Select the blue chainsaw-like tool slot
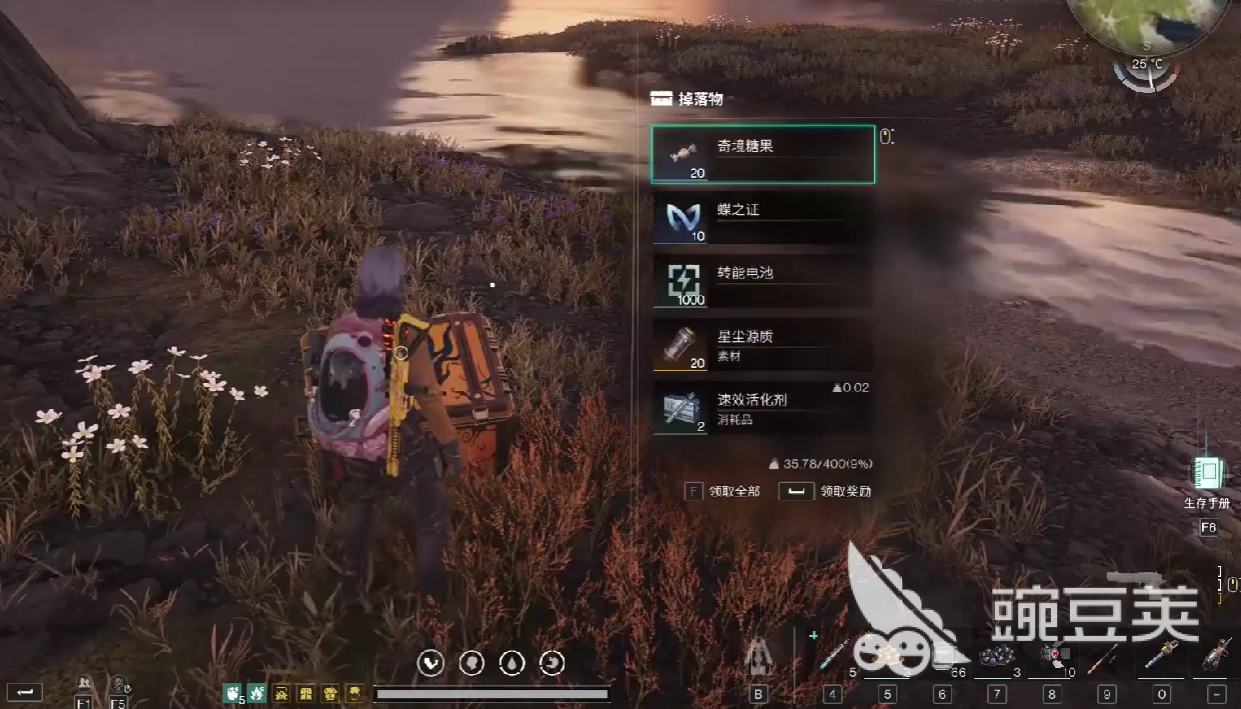This screenshot has width=1241, height=709. (x=1161, y=656)
